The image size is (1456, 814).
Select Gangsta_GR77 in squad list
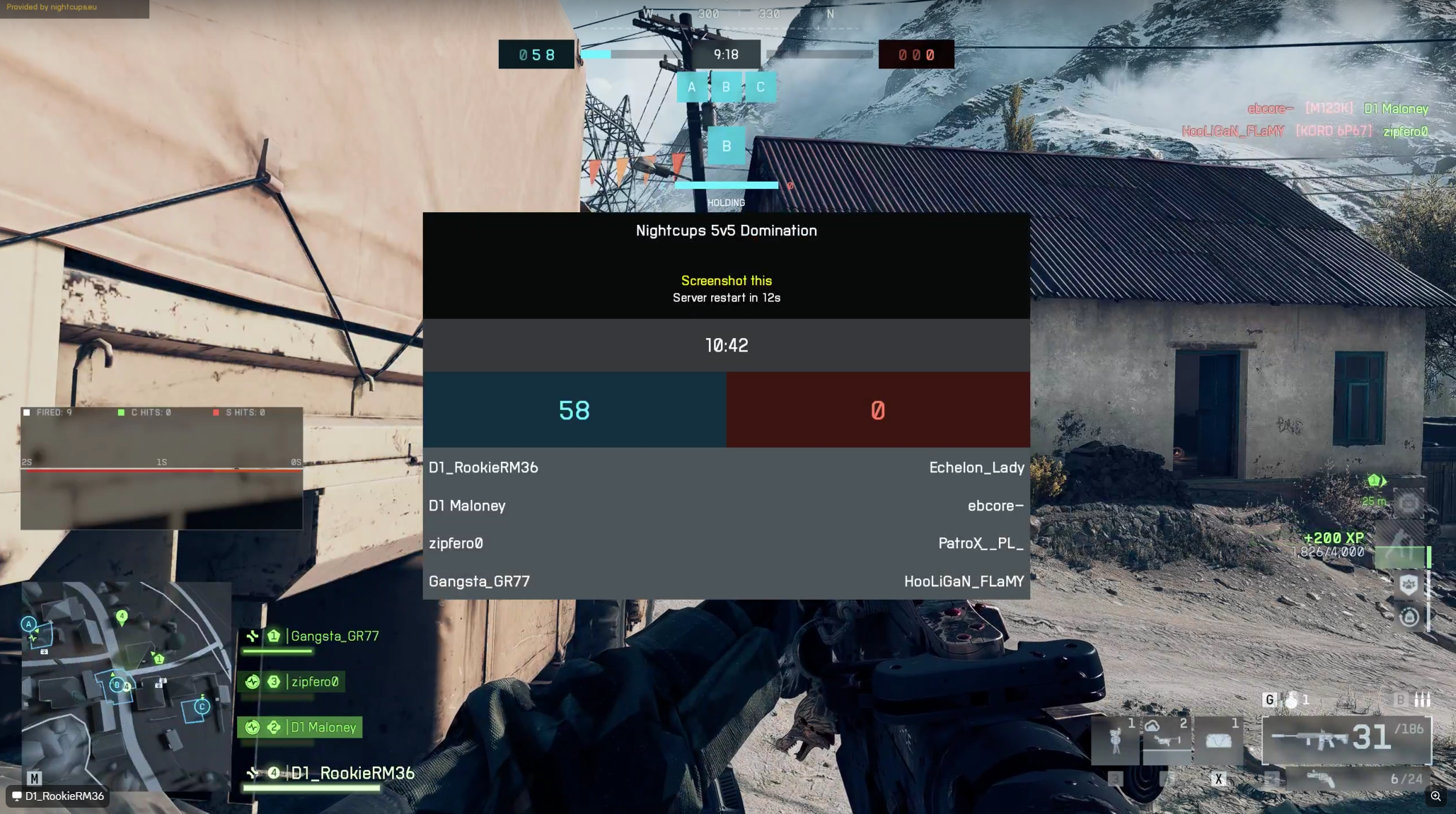click(334, 636)
